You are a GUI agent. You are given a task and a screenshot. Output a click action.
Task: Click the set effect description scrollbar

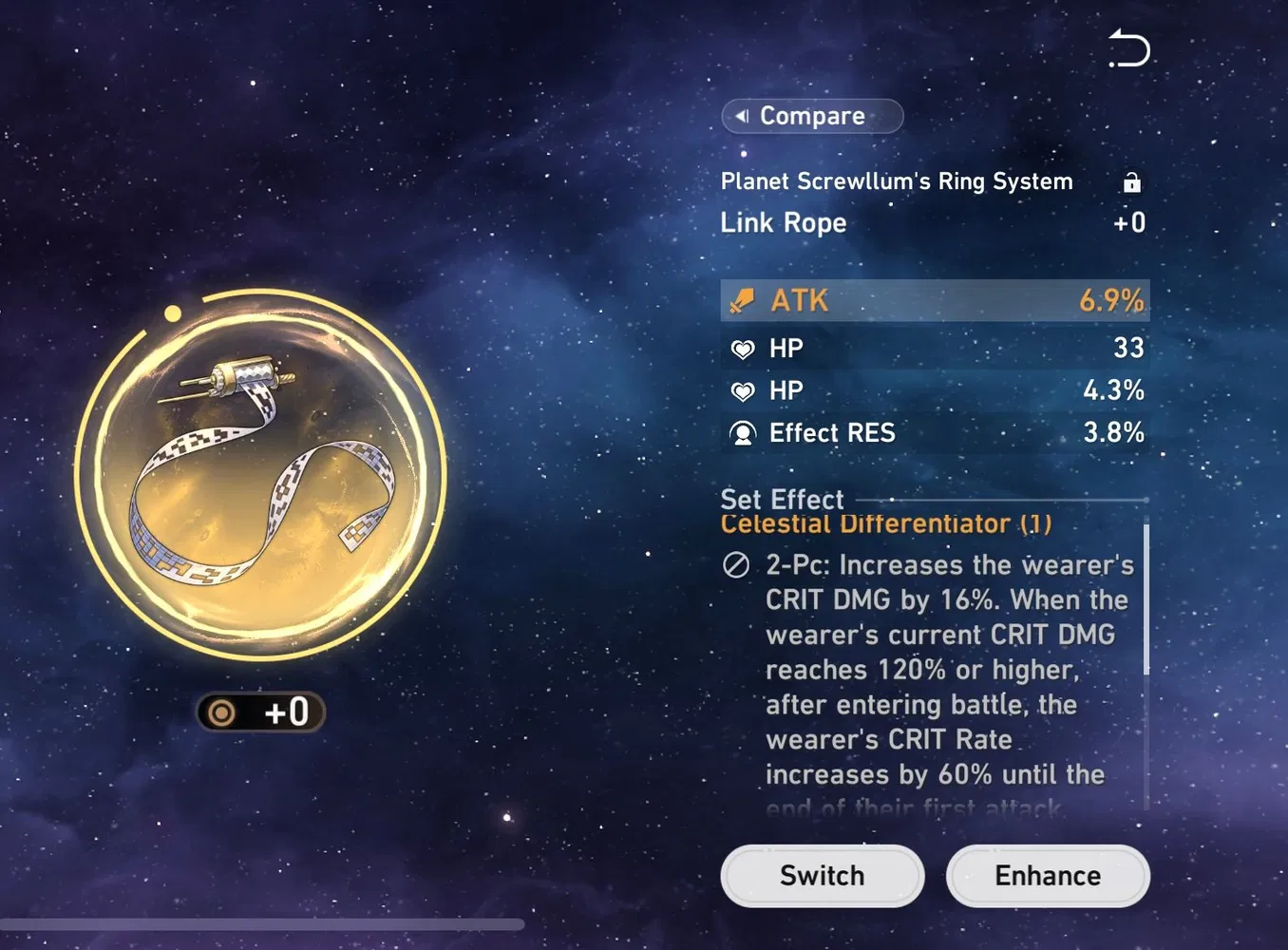pos(1146,598)
